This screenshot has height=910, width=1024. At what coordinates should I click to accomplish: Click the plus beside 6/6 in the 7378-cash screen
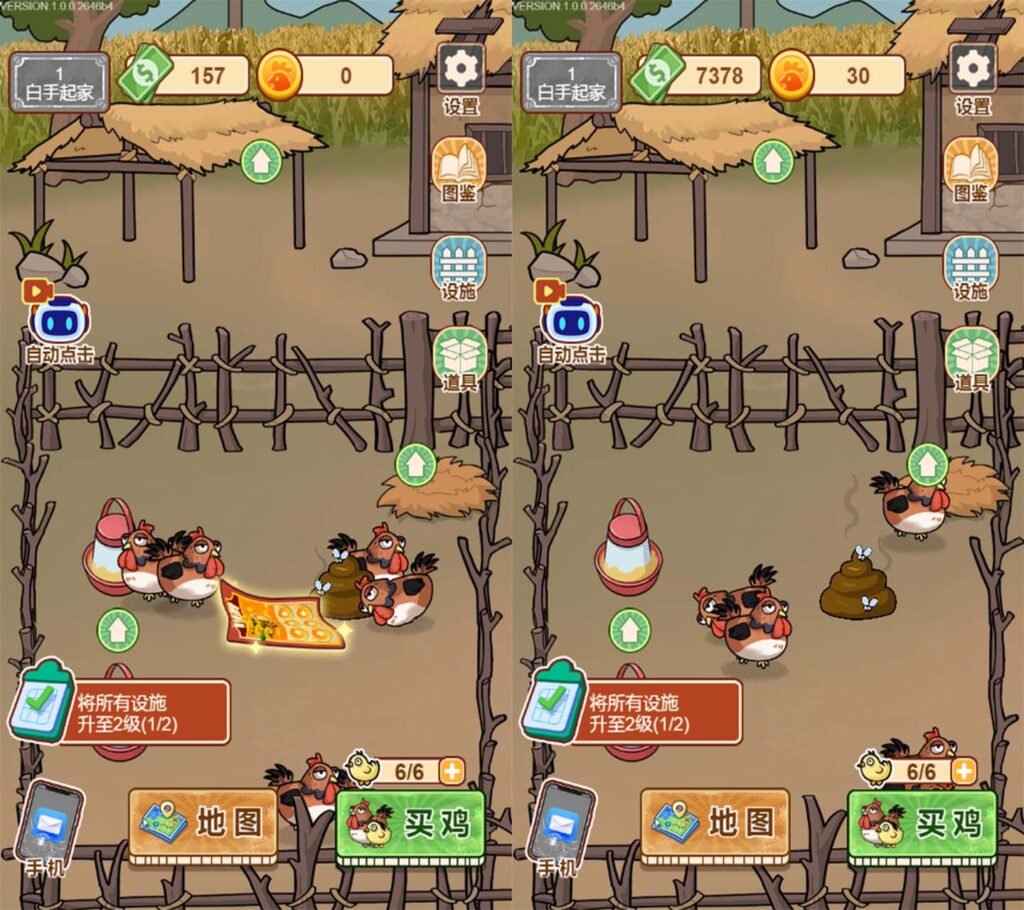[964, 771]
